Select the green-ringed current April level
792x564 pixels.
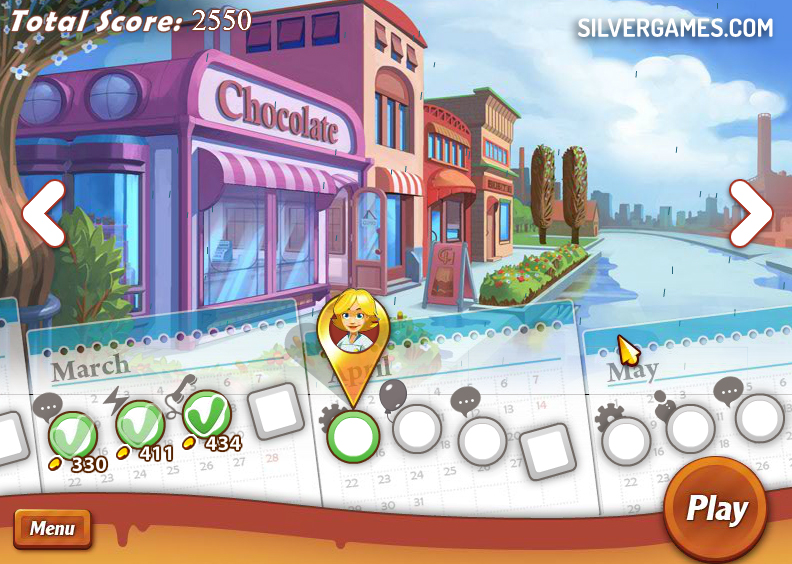coord(353,436)
